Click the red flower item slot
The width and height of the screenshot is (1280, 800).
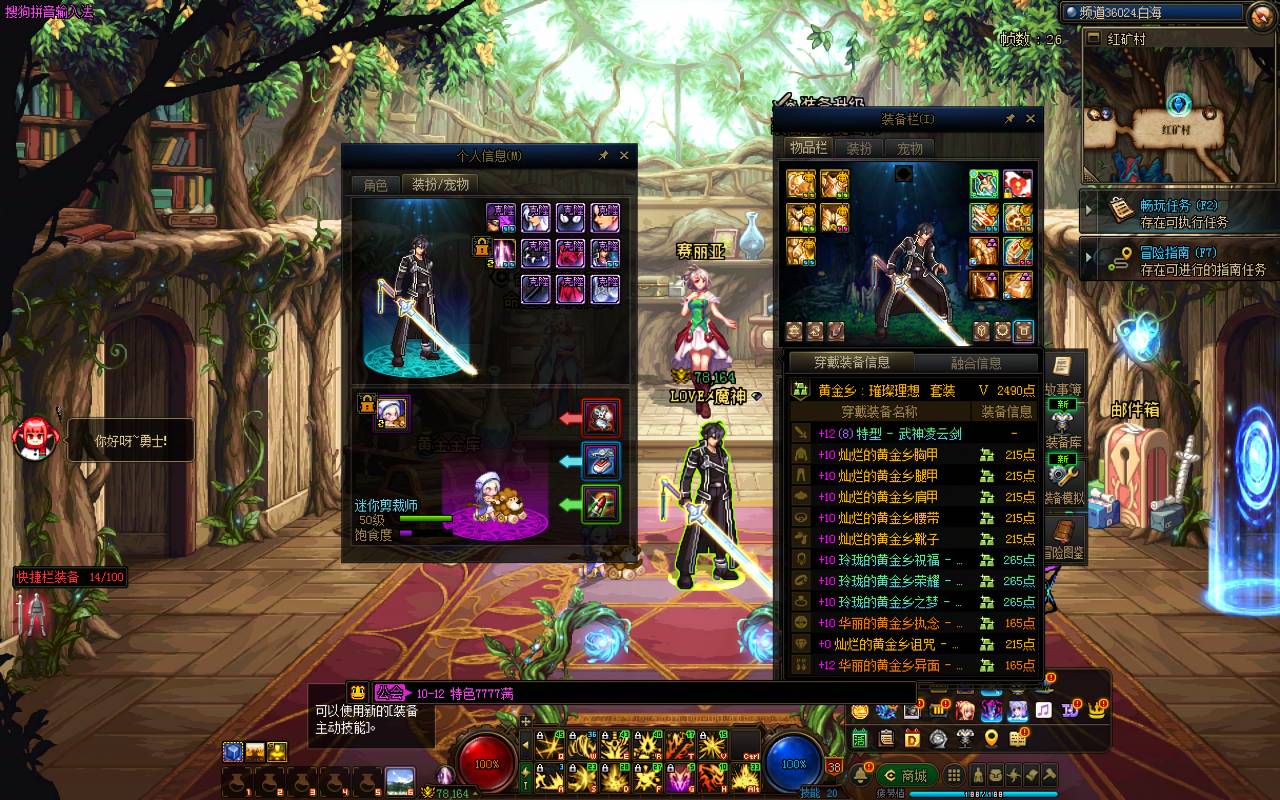[1018, 184]
